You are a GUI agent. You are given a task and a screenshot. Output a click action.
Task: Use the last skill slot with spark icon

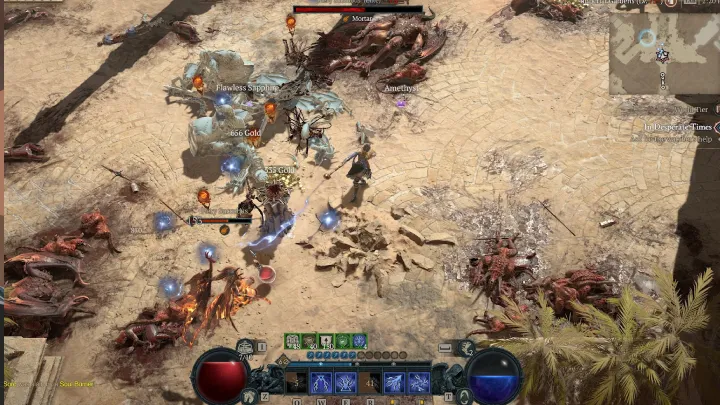coord(419,381)
